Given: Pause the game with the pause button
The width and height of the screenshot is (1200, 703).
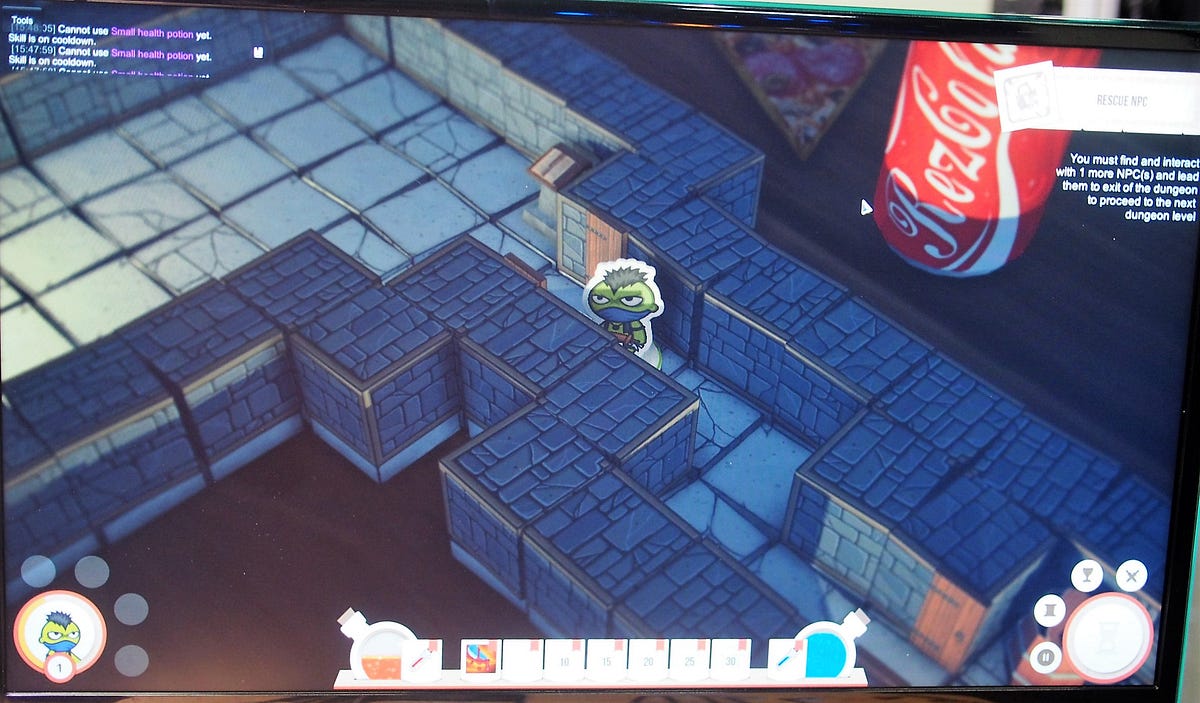Looking at the screenshot, I should [1043, 658].
